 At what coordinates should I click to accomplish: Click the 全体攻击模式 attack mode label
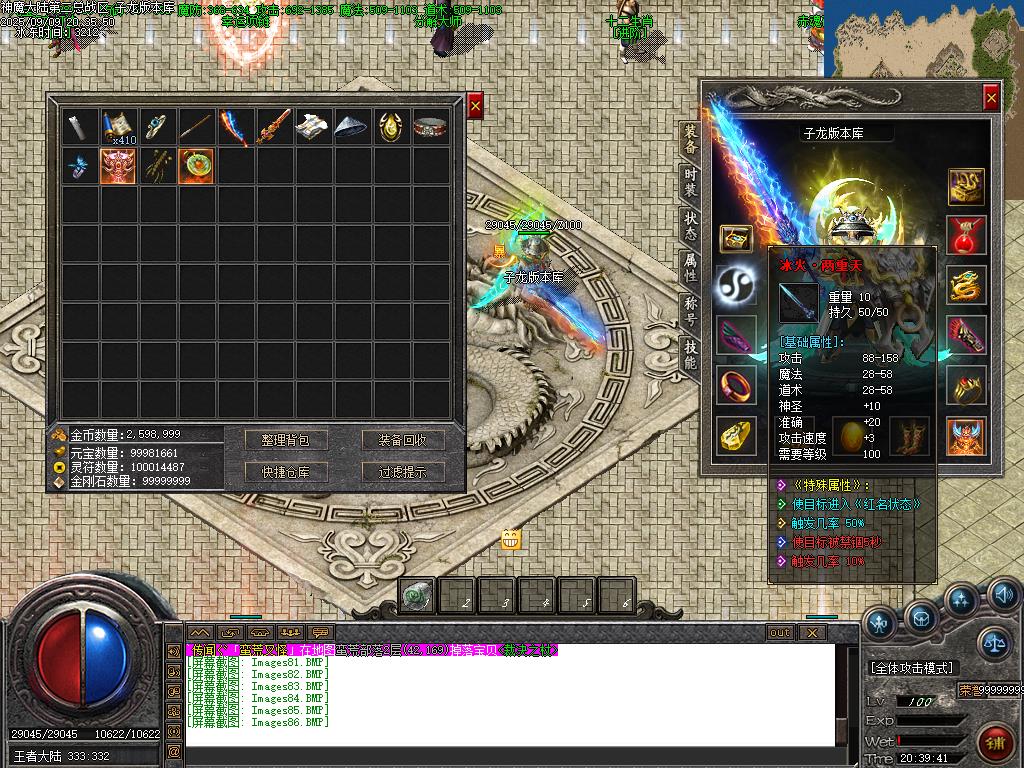click(911, 667)
